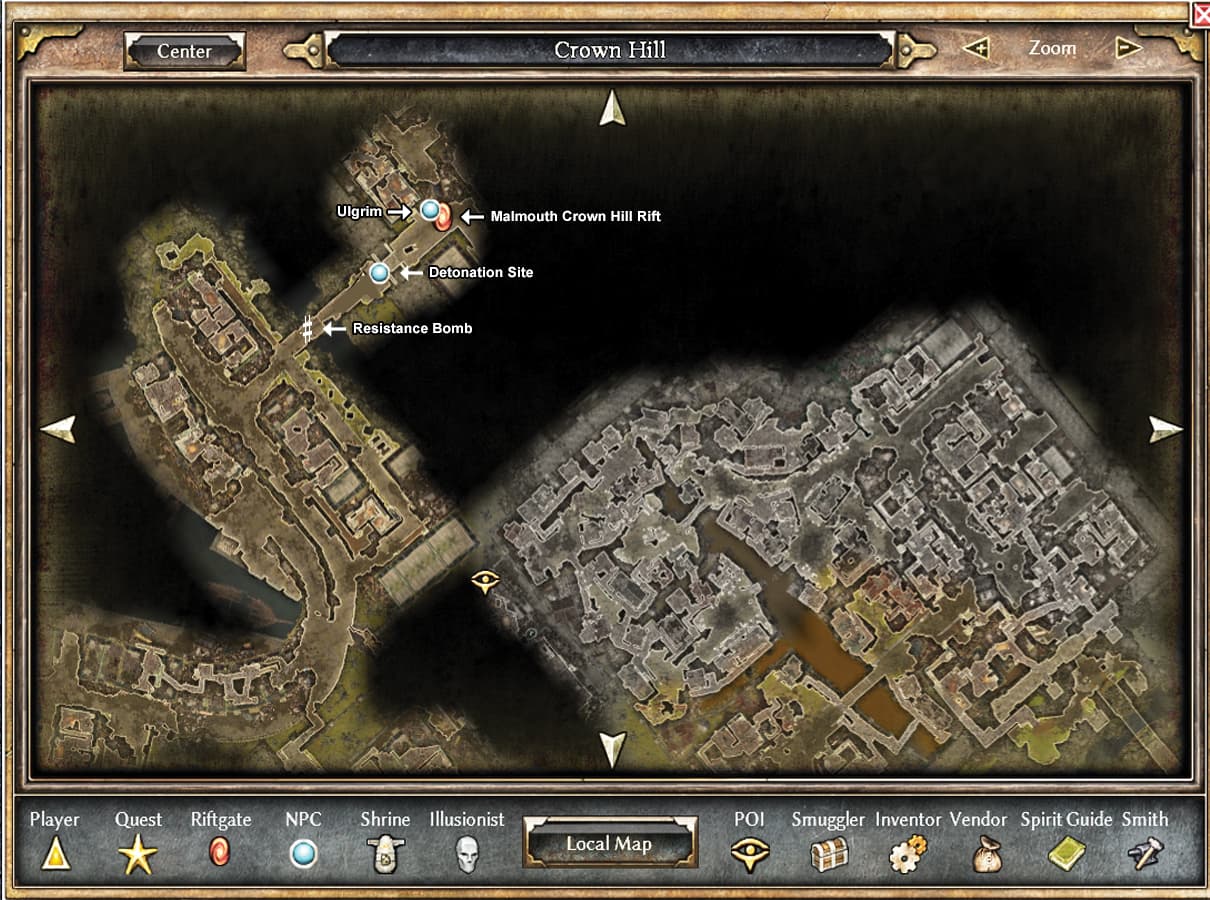Toggle the Spirit Guide book legend icon

pos(1066,854)
